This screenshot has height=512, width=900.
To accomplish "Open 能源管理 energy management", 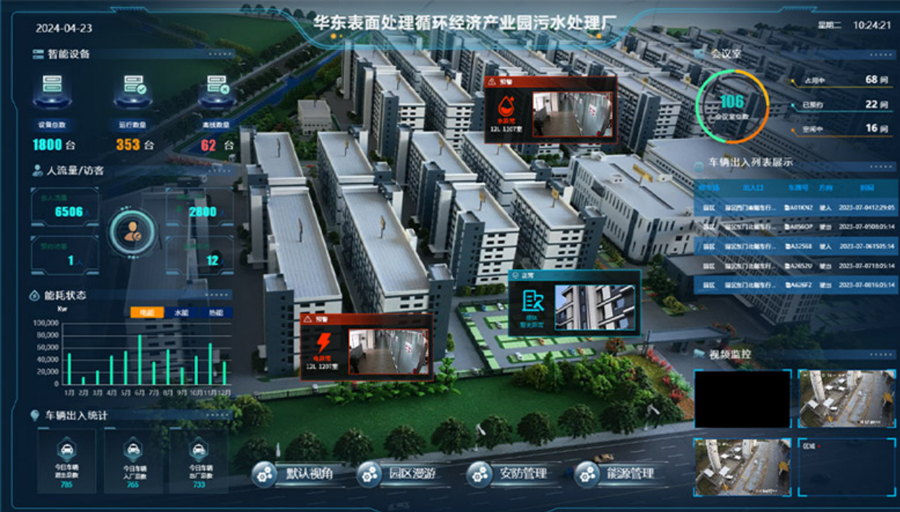I will click(618, 474).
